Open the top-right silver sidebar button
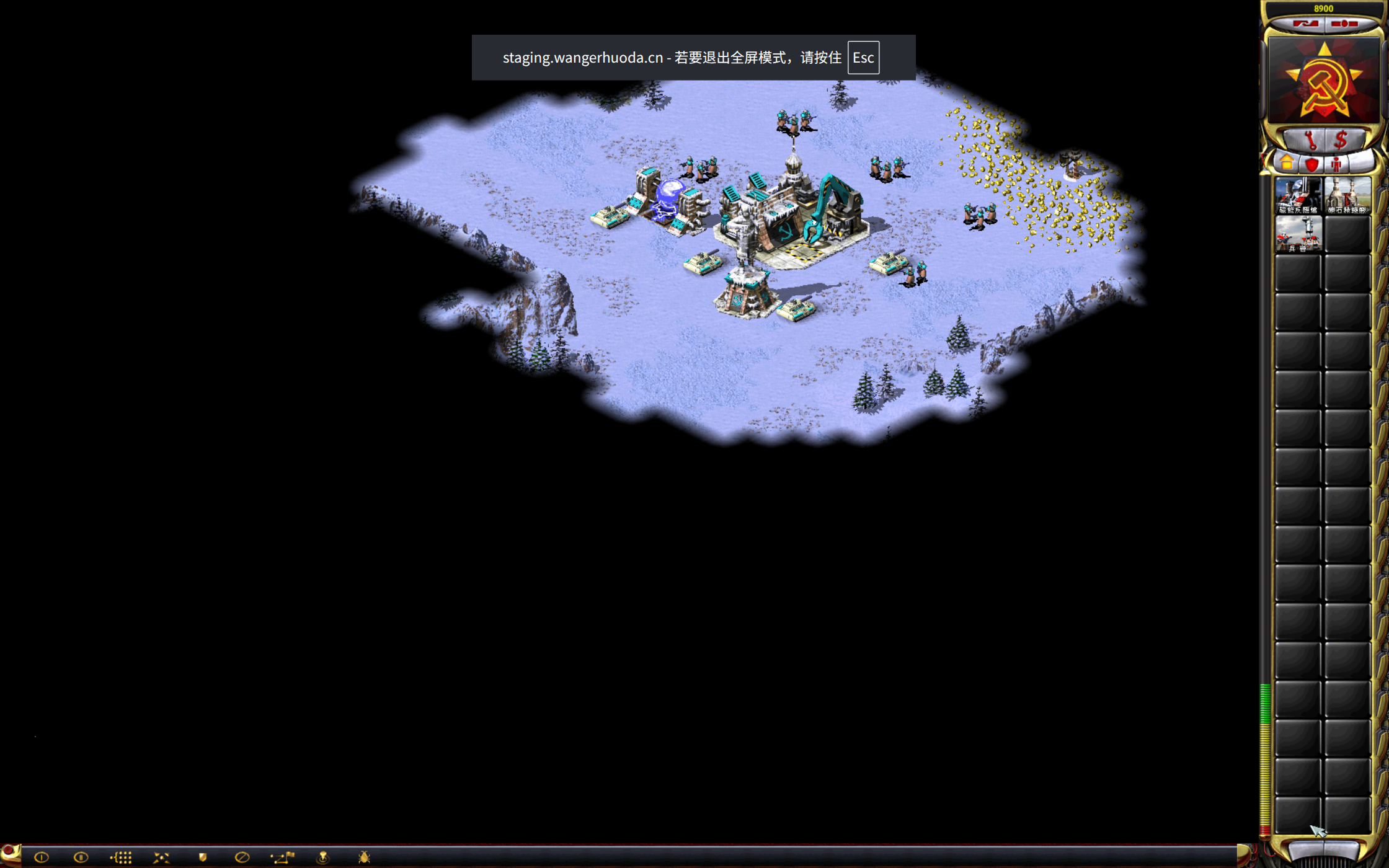This screenshot has width=1389, height=868. click(1344, 24)
